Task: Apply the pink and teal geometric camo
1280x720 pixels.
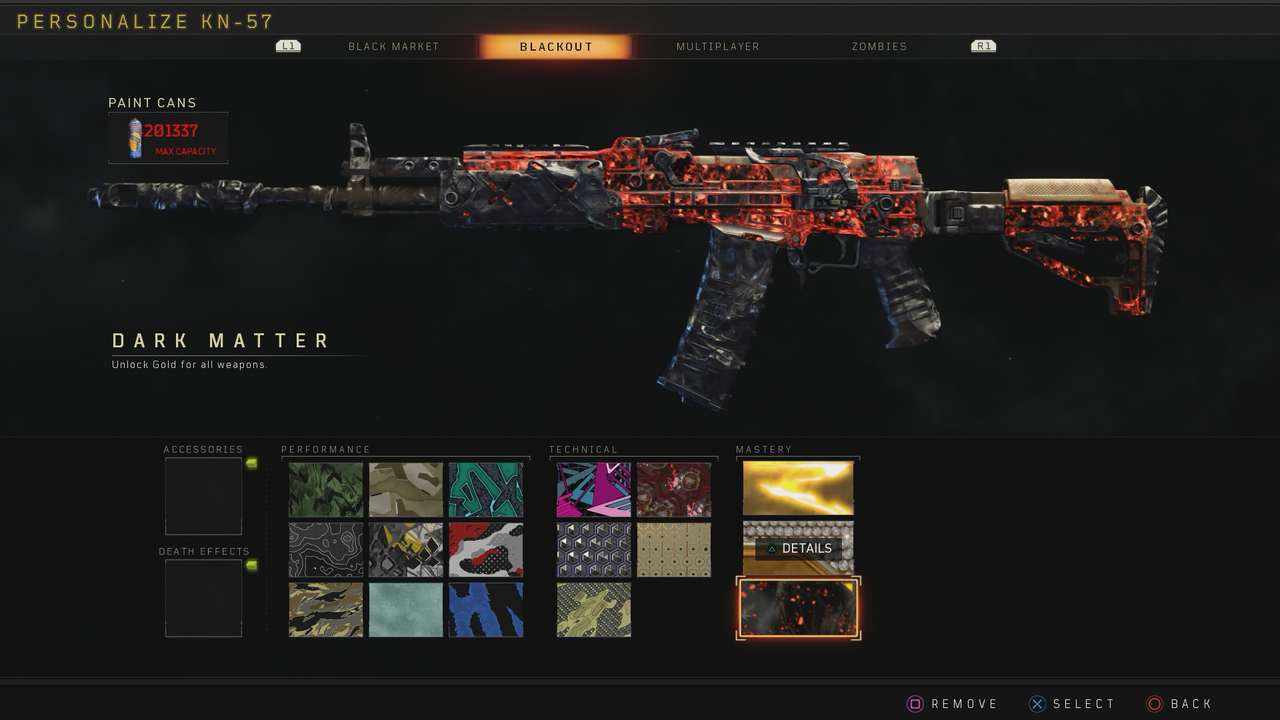Action: coord(594,489)
